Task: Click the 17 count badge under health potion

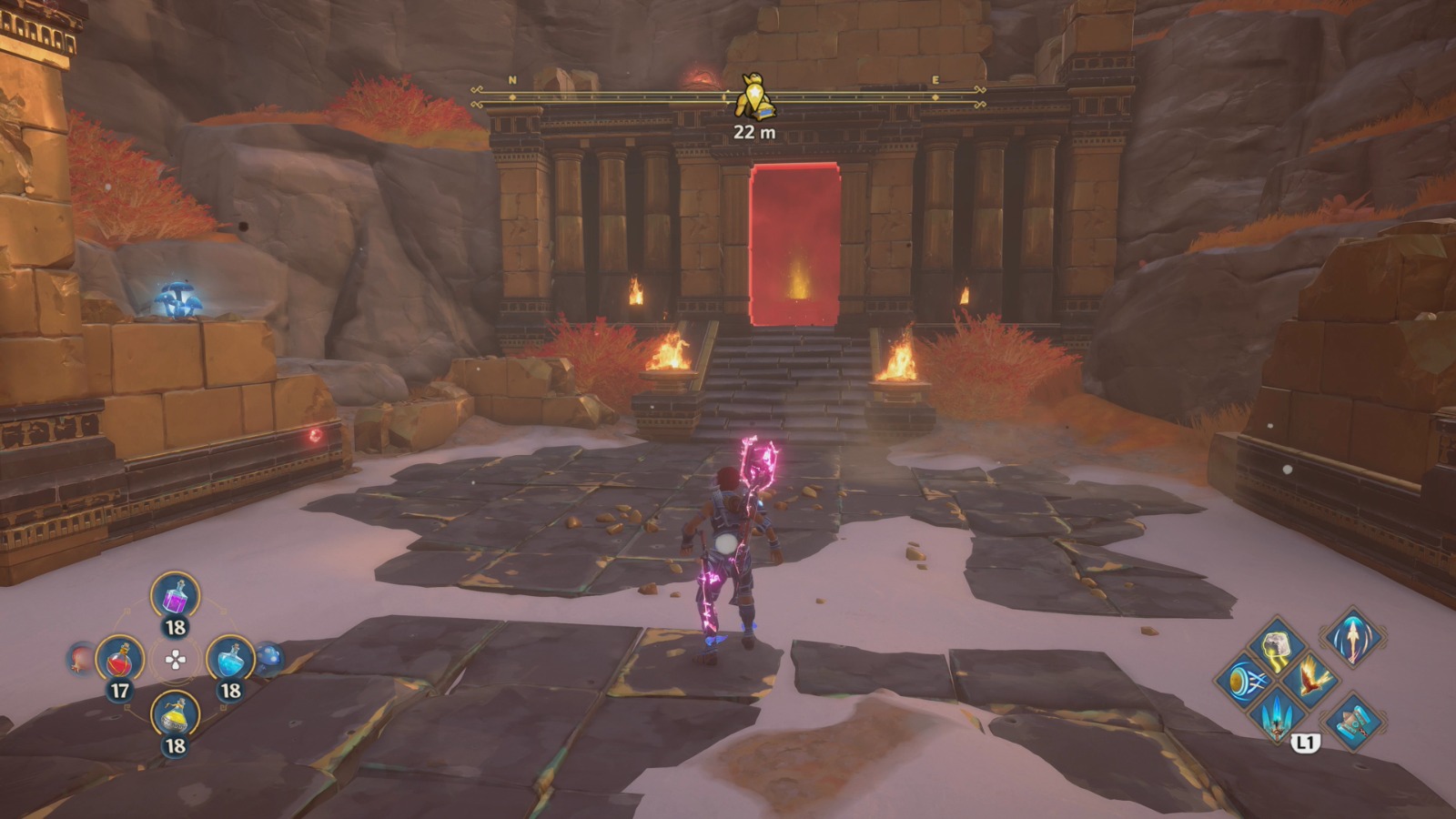Action: point(119,689)
